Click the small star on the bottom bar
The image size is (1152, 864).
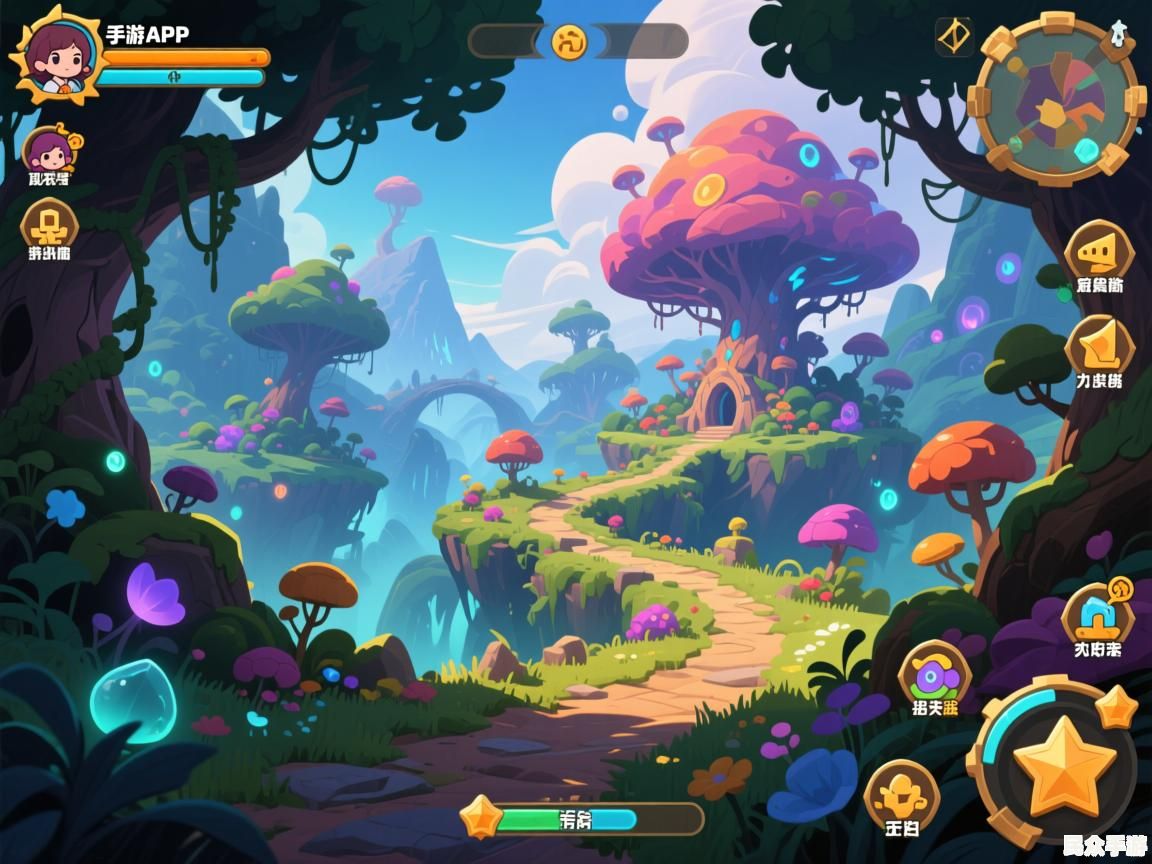[479, 817]
